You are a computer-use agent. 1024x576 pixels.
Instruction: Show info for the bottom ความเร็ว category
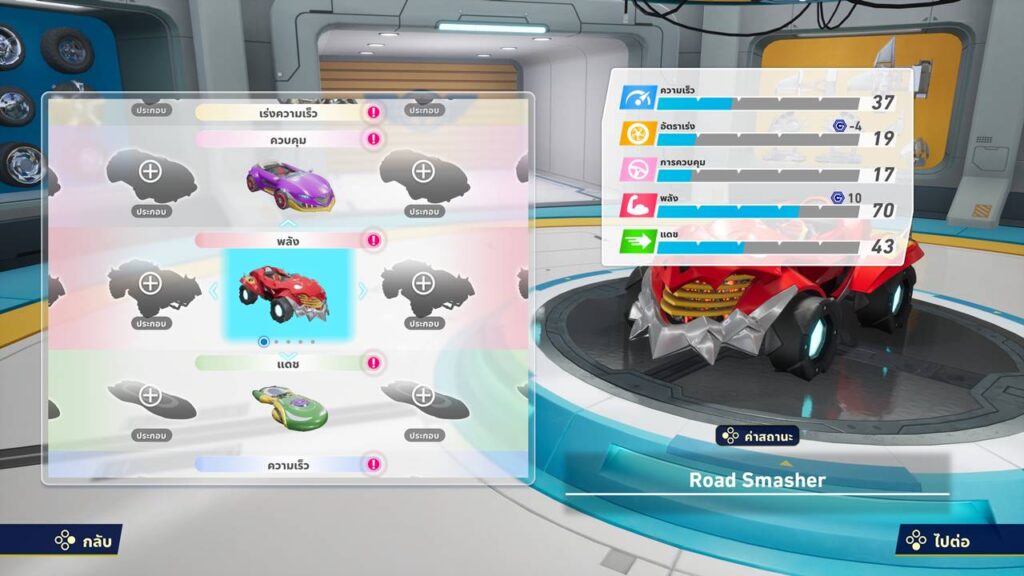click(373, 464)
